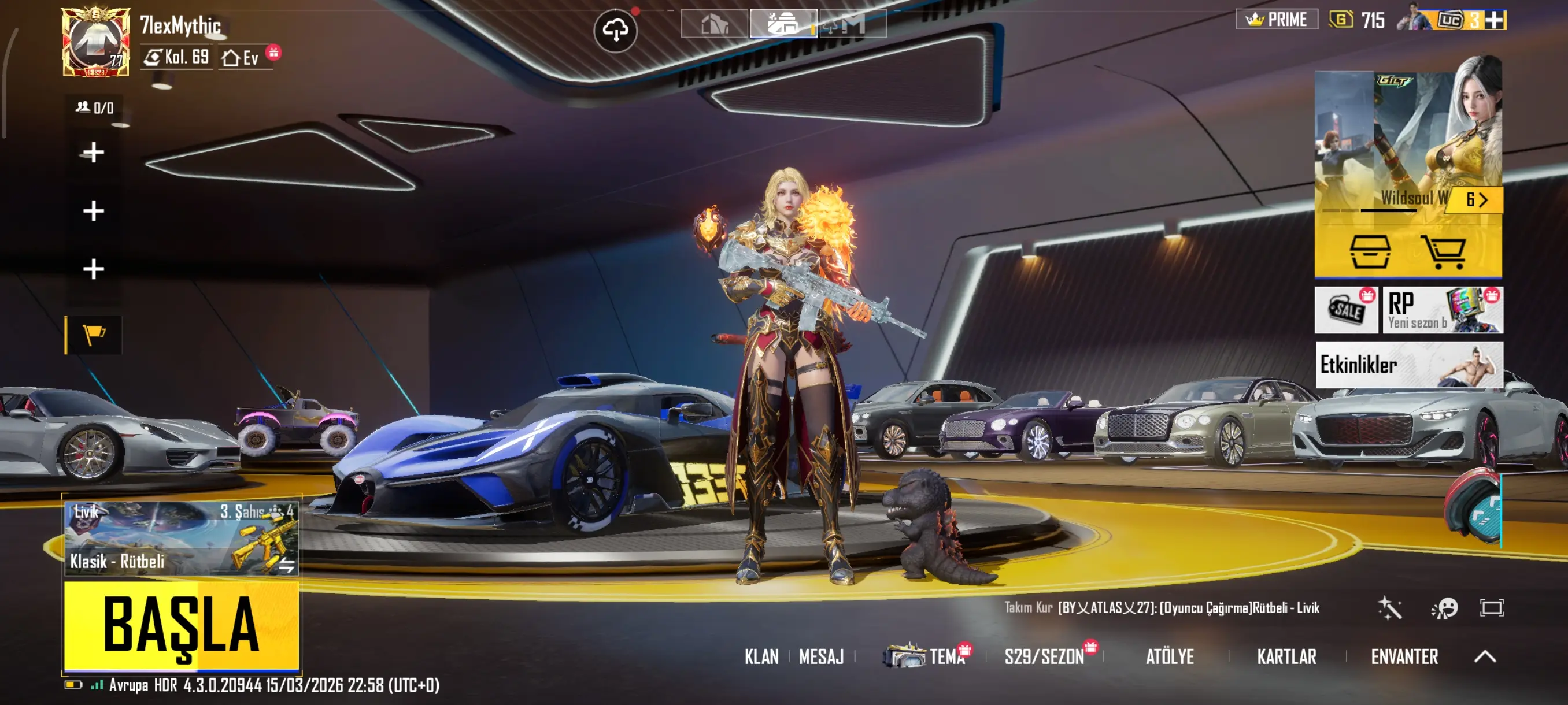Open the ATÖLYE workshop menu
This screenshot has height=705, width=1568.
coord(1169,657)
